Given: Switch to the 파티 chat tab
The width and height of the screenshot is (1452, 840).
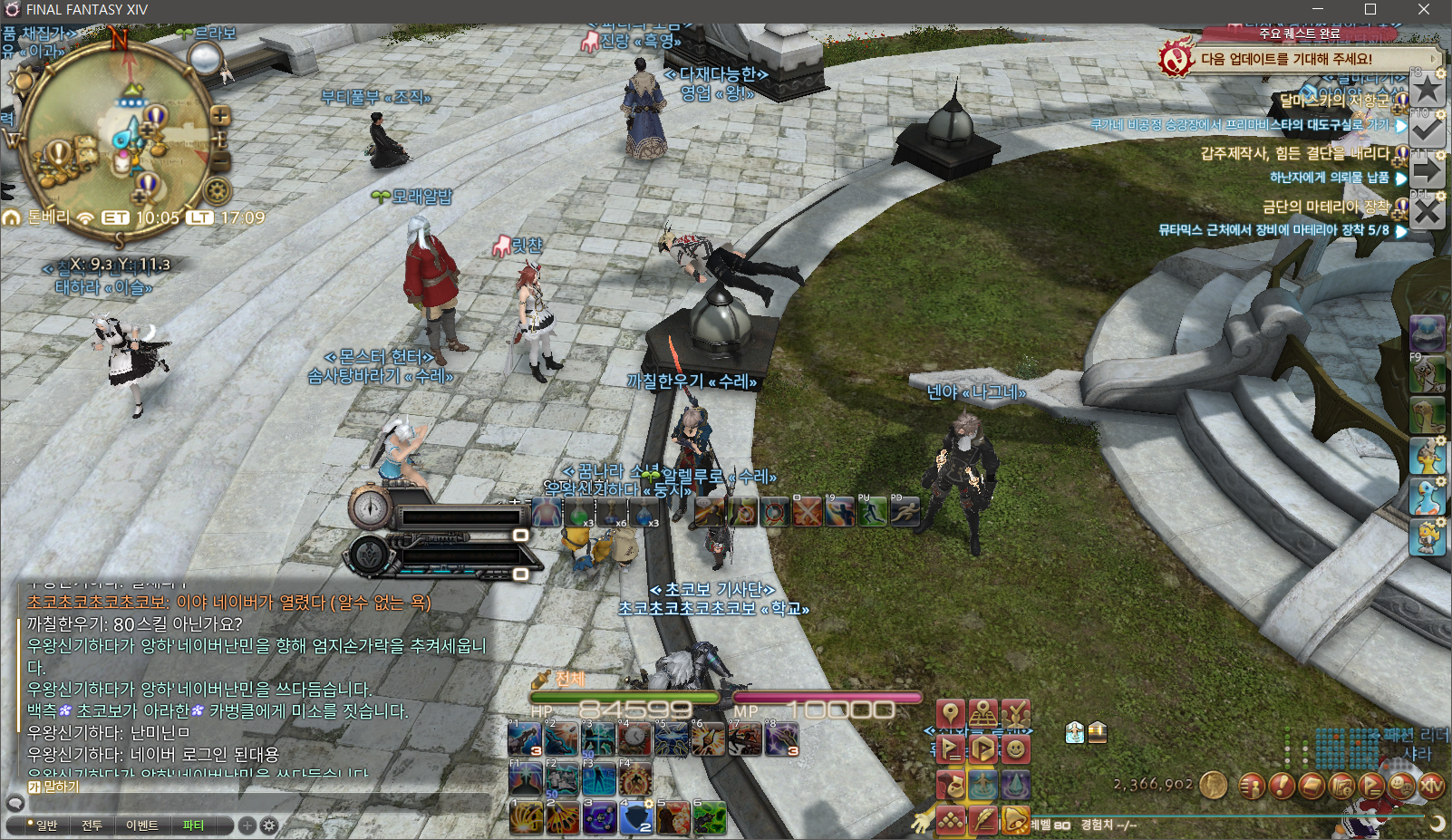Looking at the screenshot, I should tap(193, 826).
